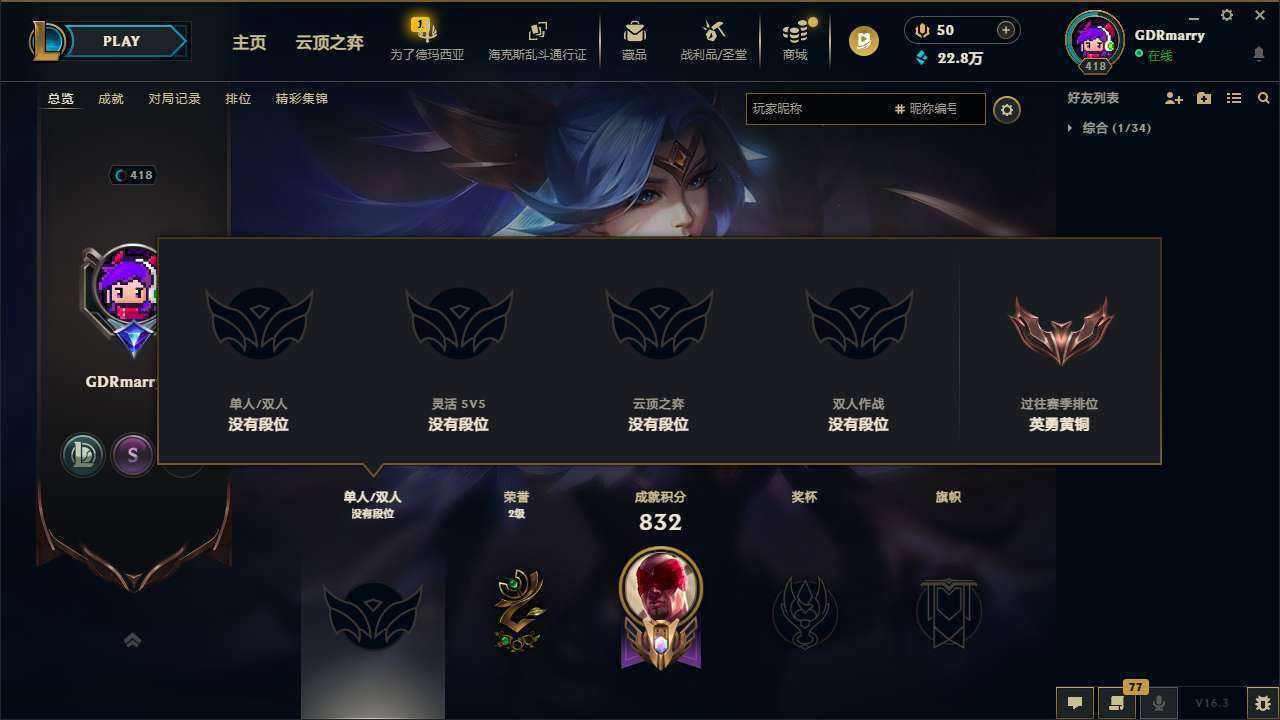Open friends list search icon
The width and height of the screenshot is (1280, 720).
[x=1264, y=98]
